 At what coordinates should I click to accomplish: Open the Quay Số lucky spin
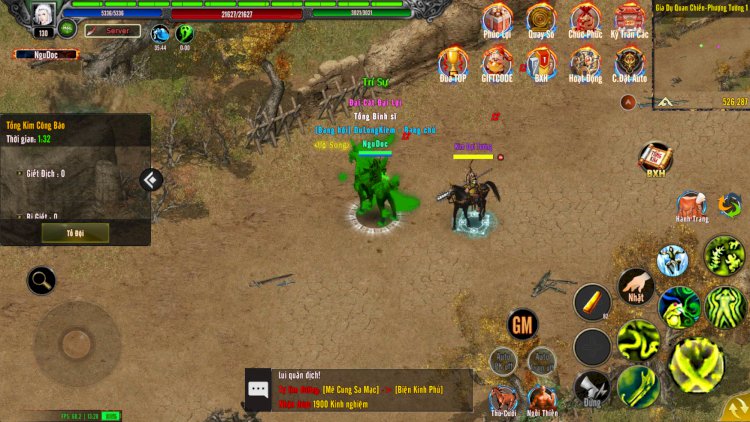pyautogui.click(x=541, y=19)
